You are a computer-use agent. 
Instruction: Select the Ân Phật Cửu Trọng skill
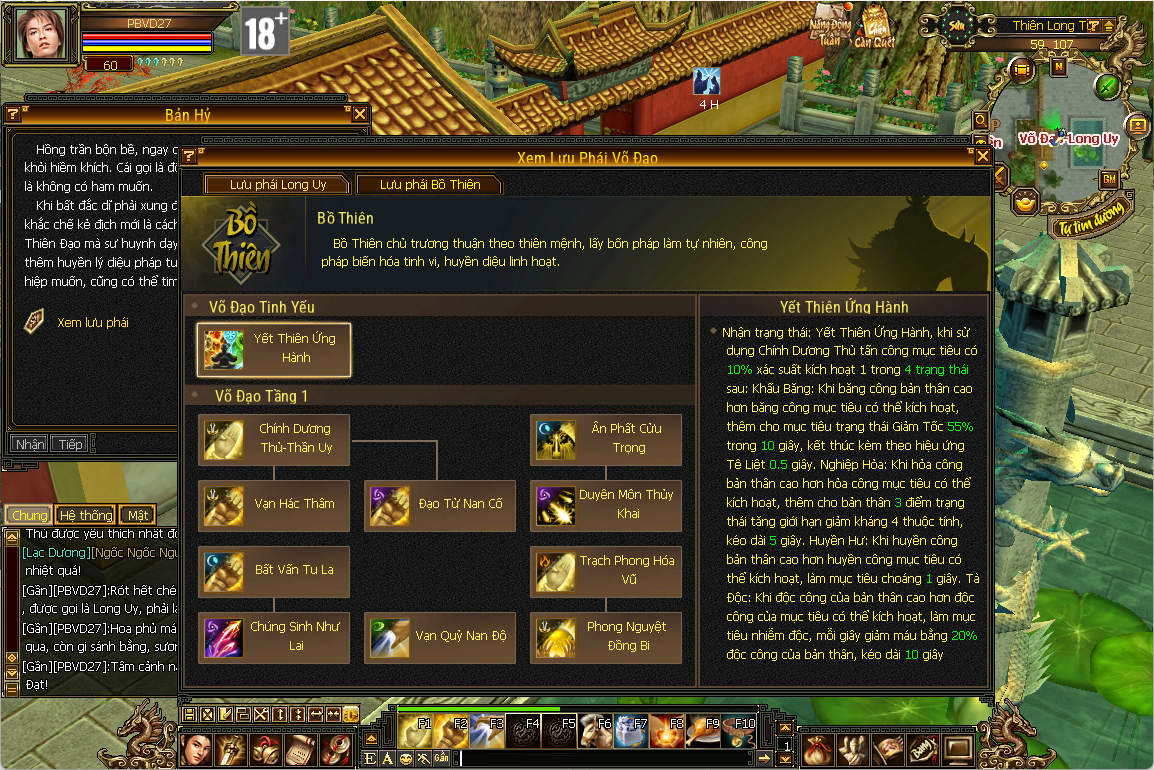pos(606,439)
